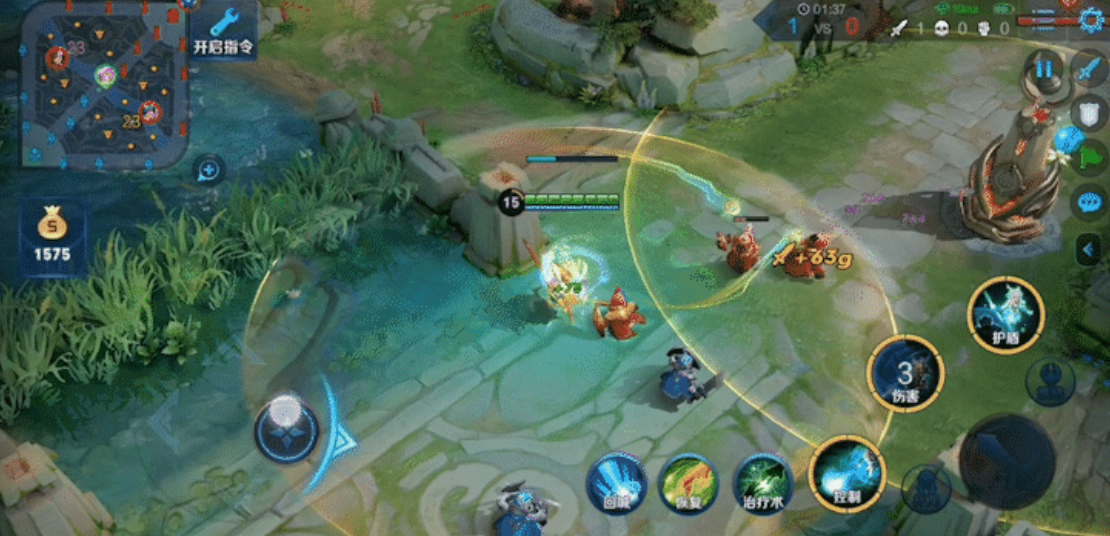Send the sword attack signal
Screen dimensions: 1110x536
tap(1088, 69)
